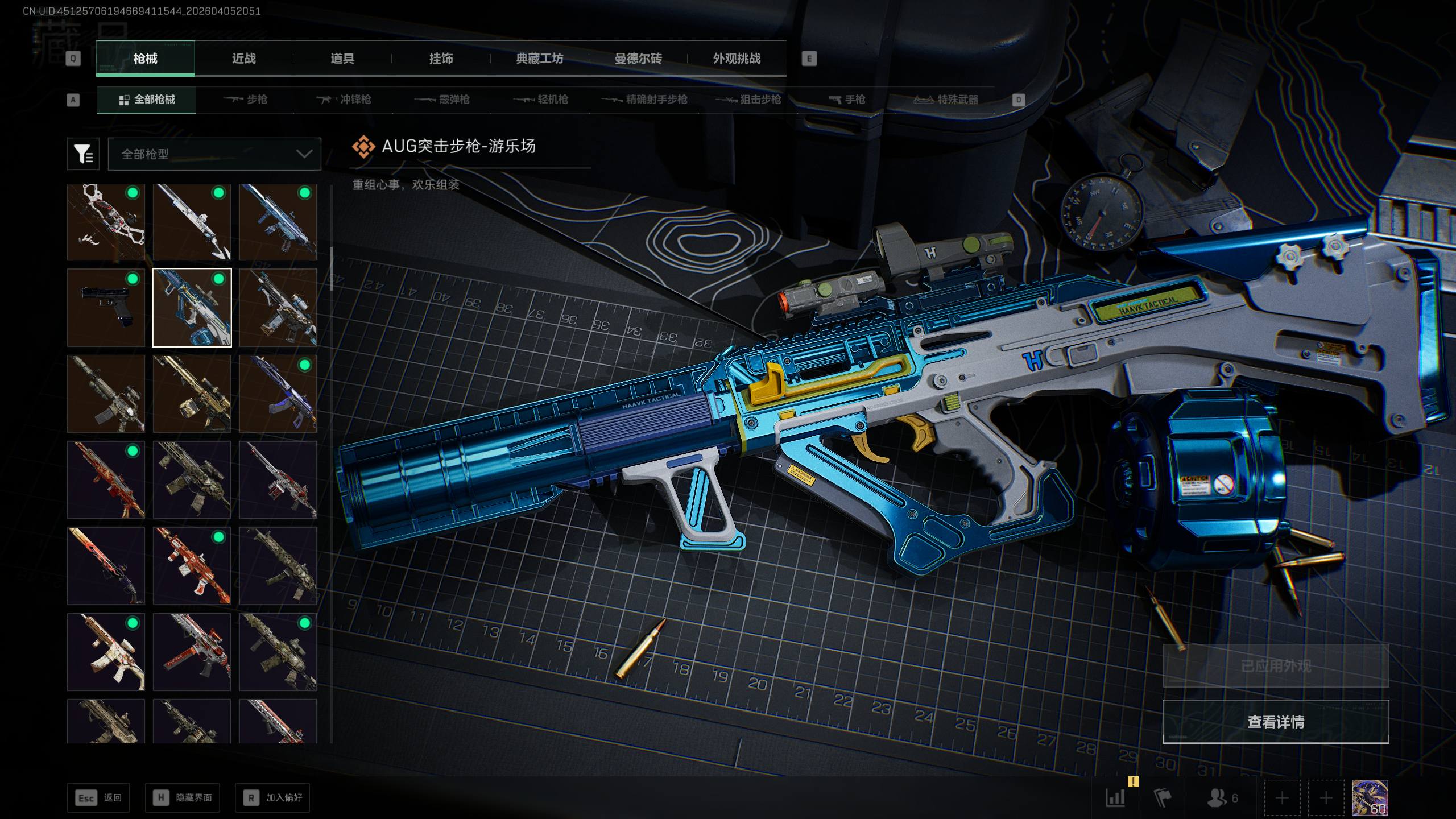Viewport: 1456px width, 819px height.
Task: Show 狙击步枪 sniper rifle skins
Action: (x=748, y=100)
